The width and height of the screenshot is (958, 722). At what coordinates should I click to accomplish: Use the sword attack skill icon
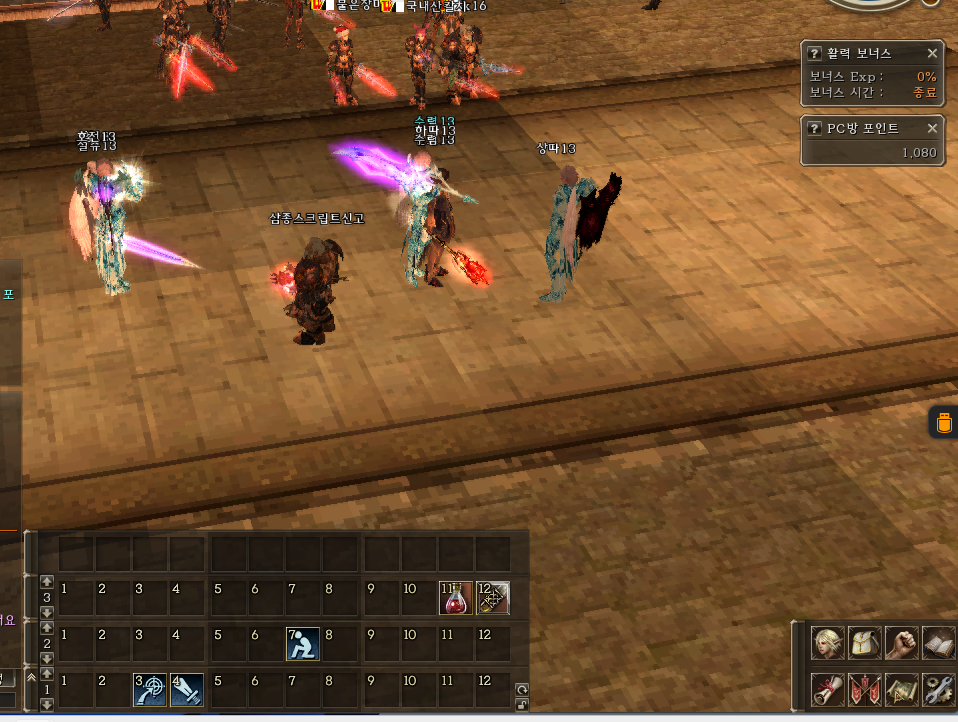coord(187,689)
